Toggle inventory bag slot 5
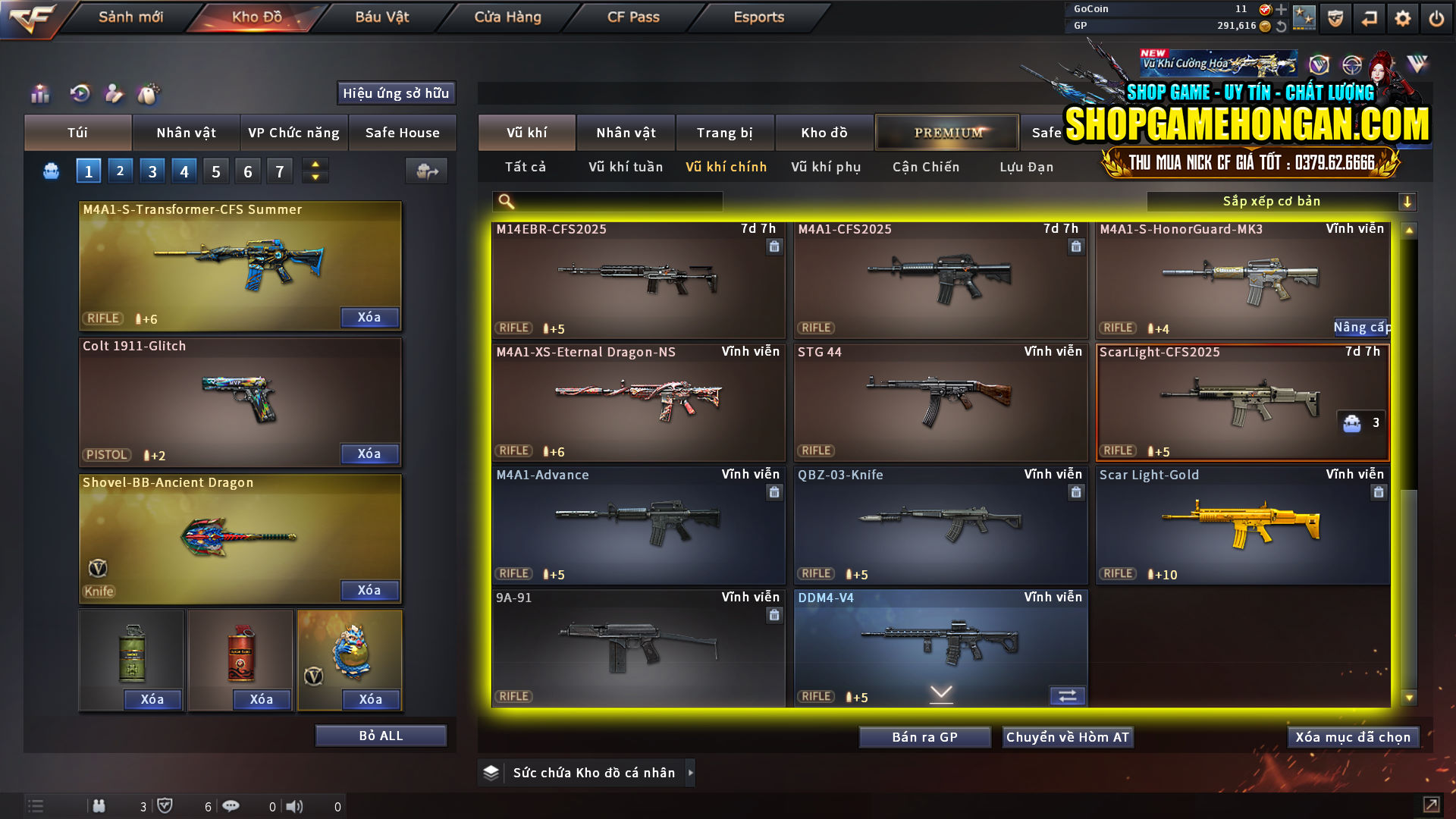1456x819 pixels. [x=215, y=171]
